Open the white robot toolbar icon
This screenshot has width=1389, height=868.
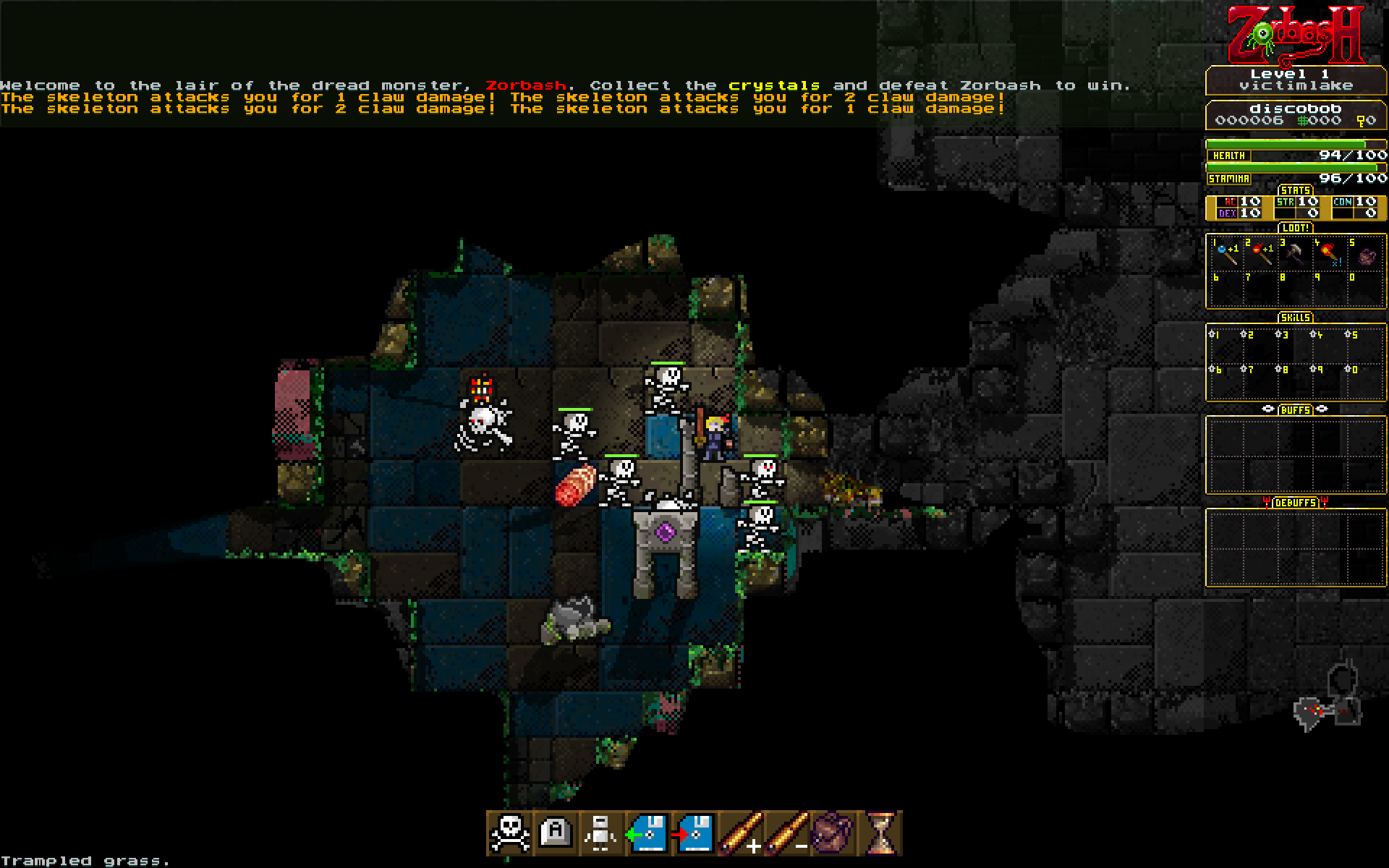tap(602, 833)
